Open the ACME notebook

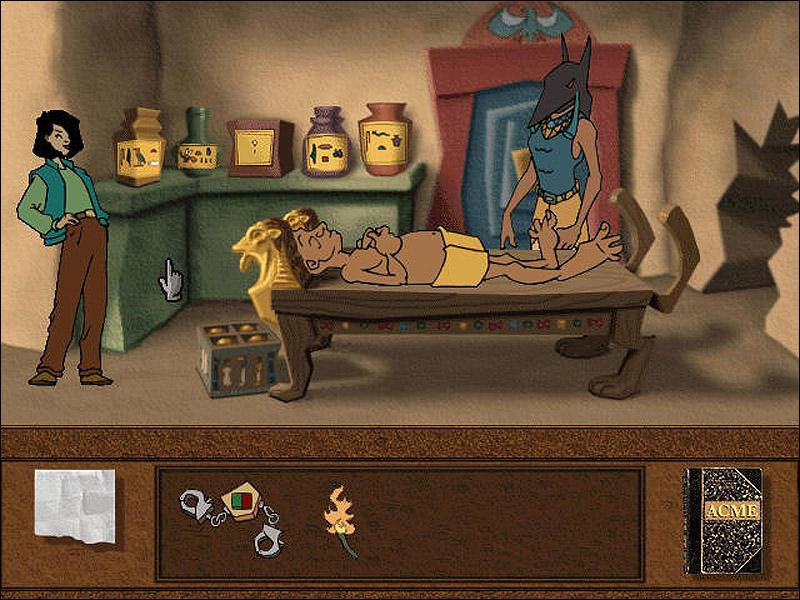point(722,520)
